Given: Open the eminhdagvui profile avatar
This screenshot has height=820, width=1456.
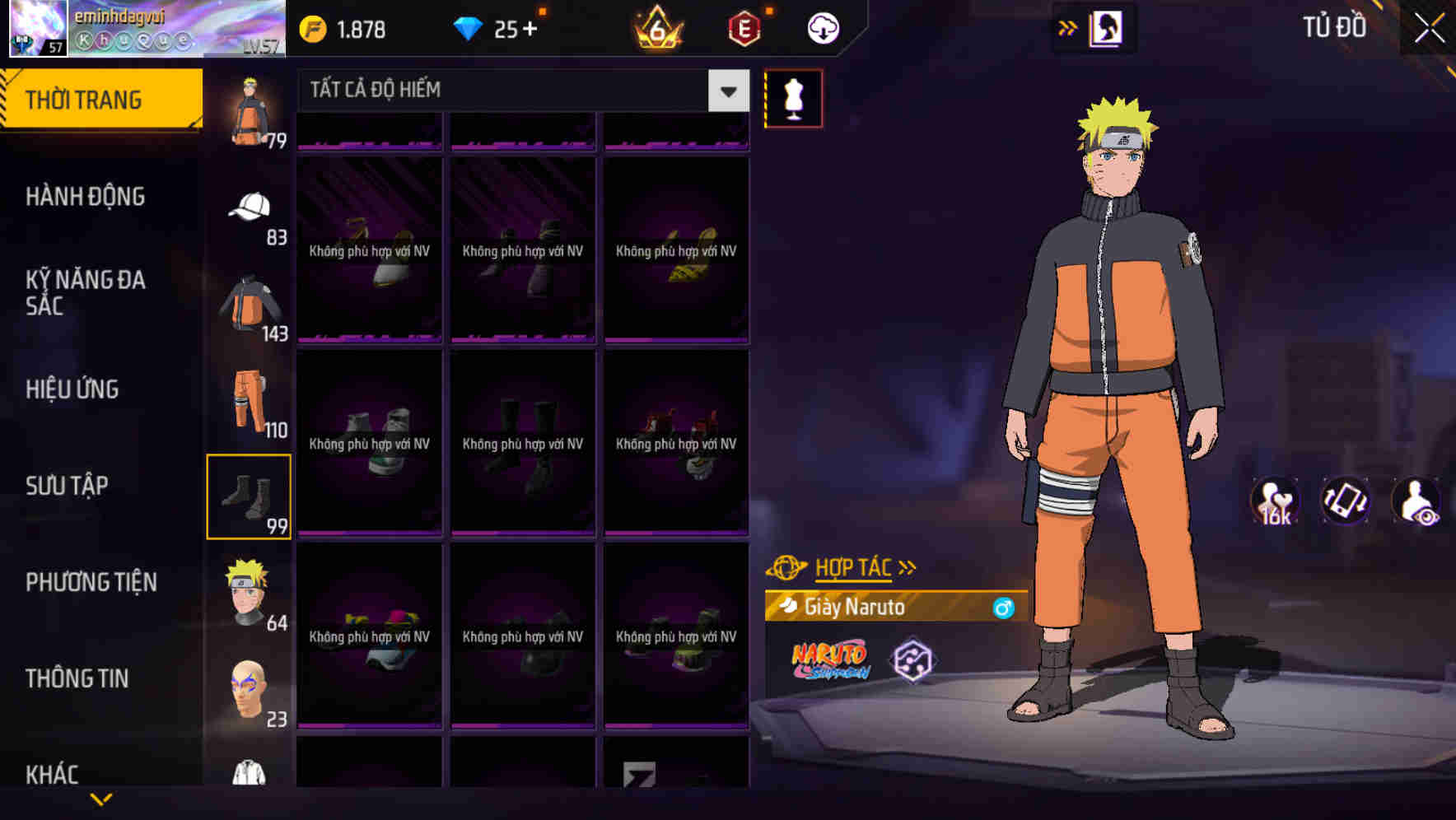Looking at the screenshot, I should (x=37, y=29).
